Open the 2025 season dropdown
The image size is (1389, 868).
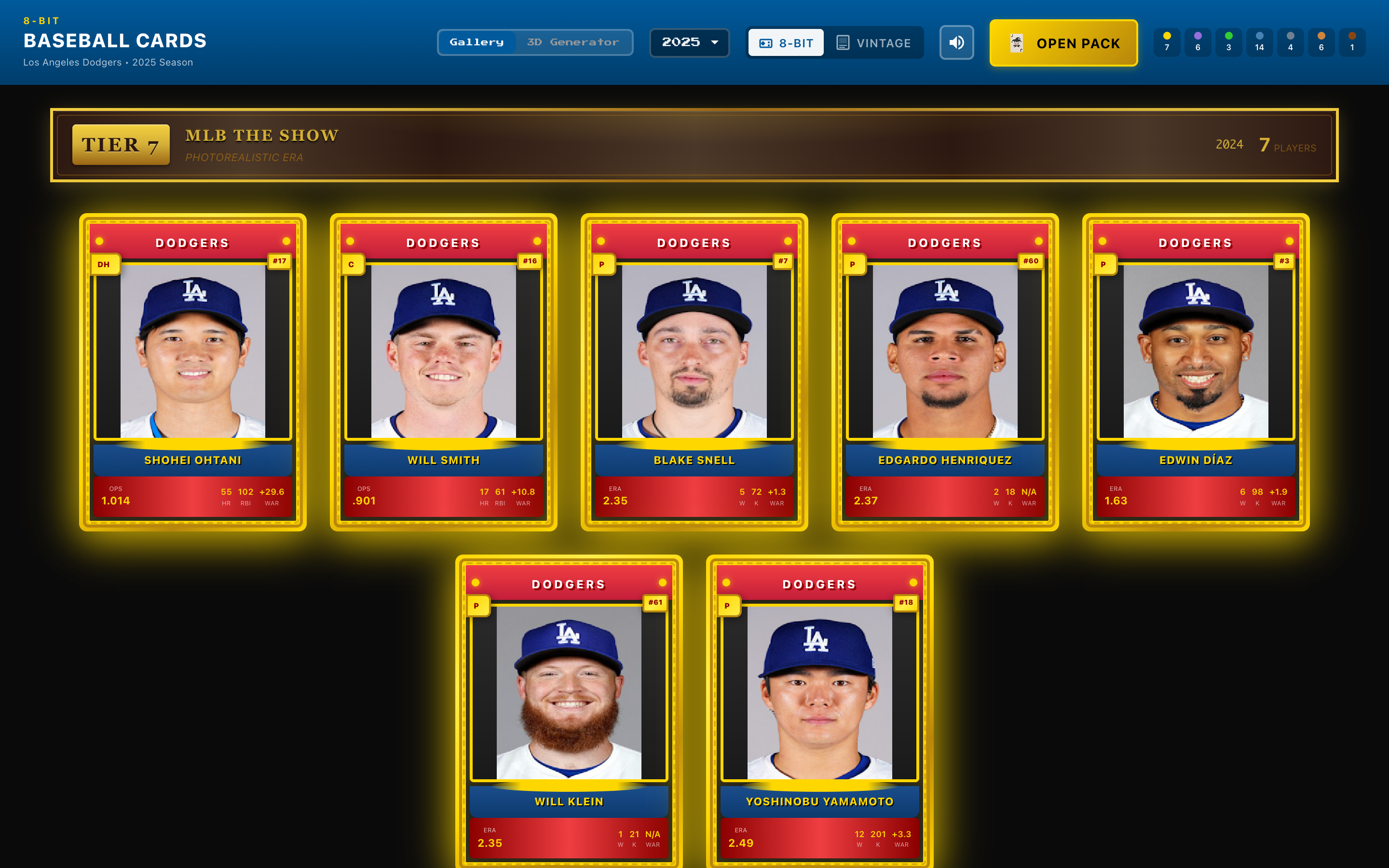[689, 42]
